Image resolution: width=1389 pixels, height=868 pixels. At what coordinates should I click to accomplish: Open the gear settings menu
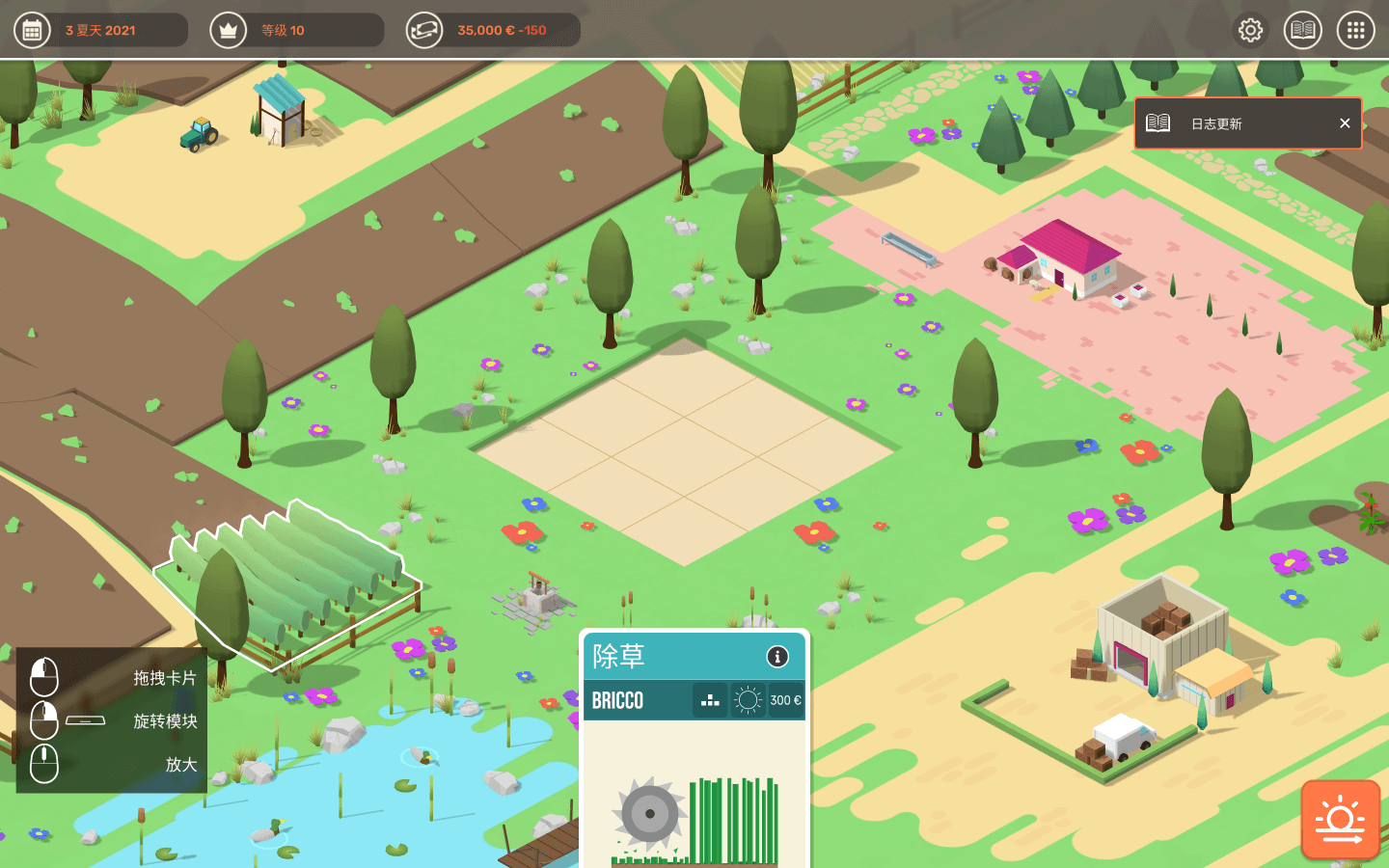(1250, 30)
